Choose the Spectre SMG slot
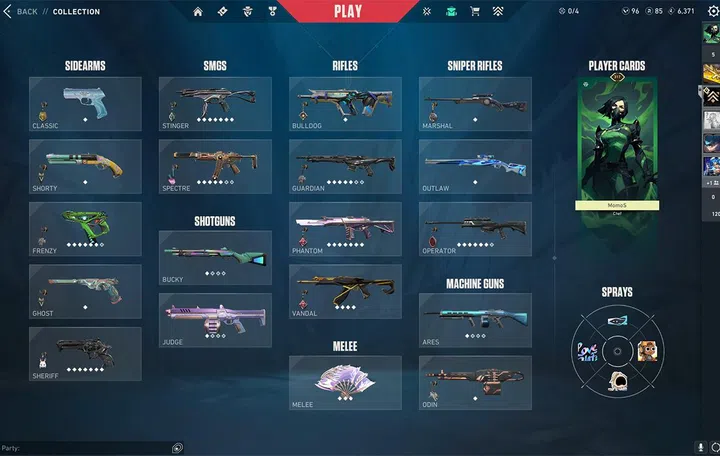Image resolution: width=720 pixels, height=456 pixels. (215, 166)
